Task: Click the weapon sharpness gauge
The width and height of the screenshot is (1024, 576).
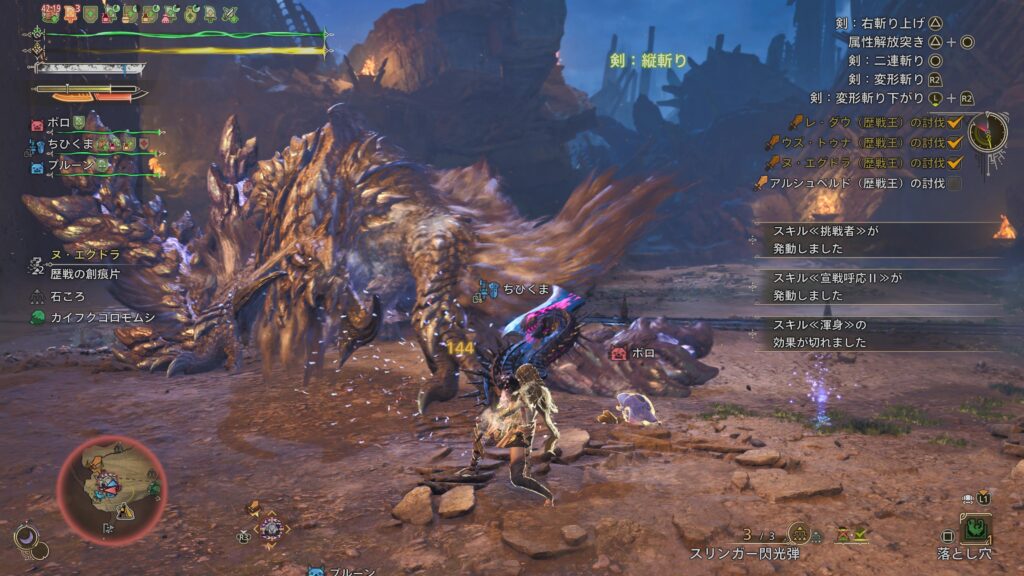Action: [x=90, y=94]
